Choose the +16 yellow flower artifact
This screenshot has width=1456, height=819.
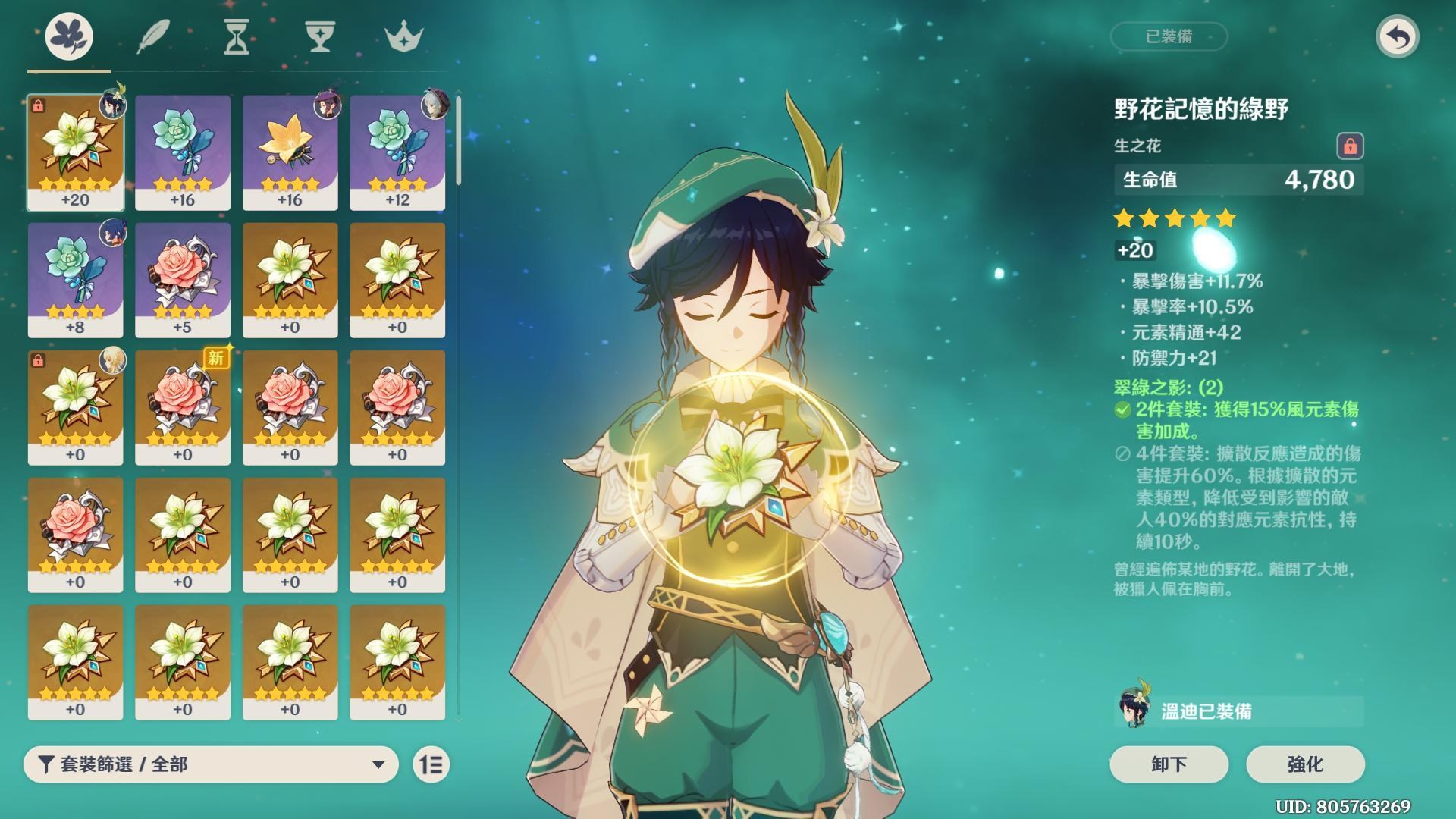point(290,152)
